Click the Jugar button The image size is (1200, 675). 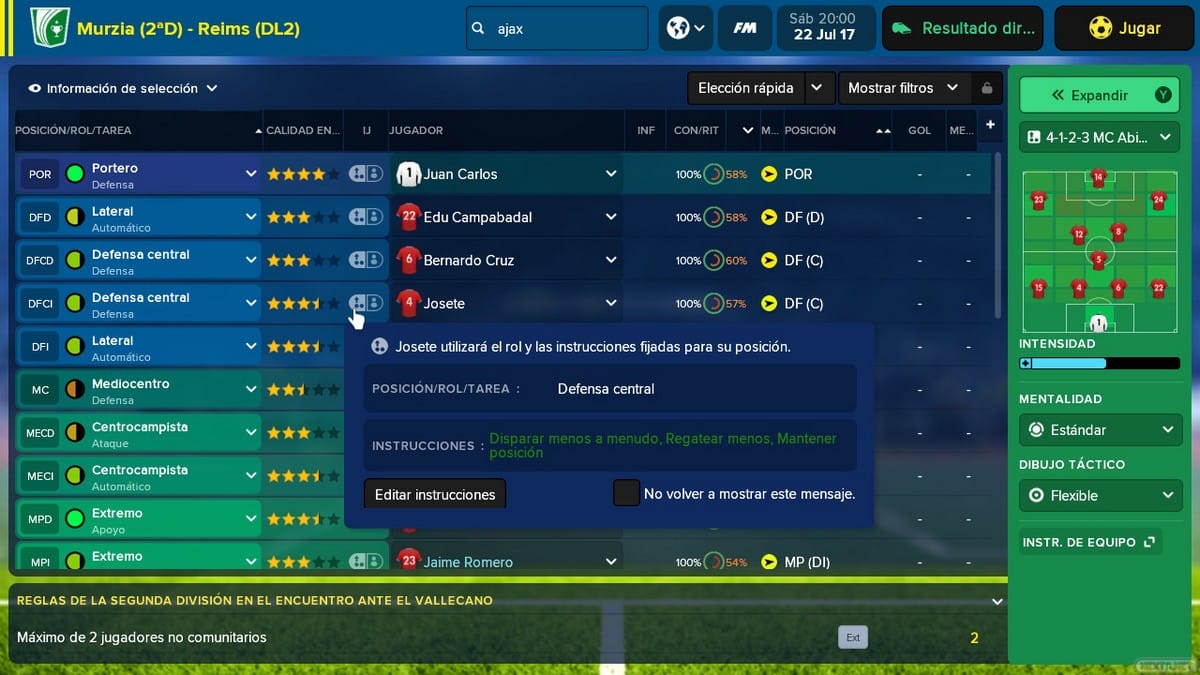coord(1124,29)
